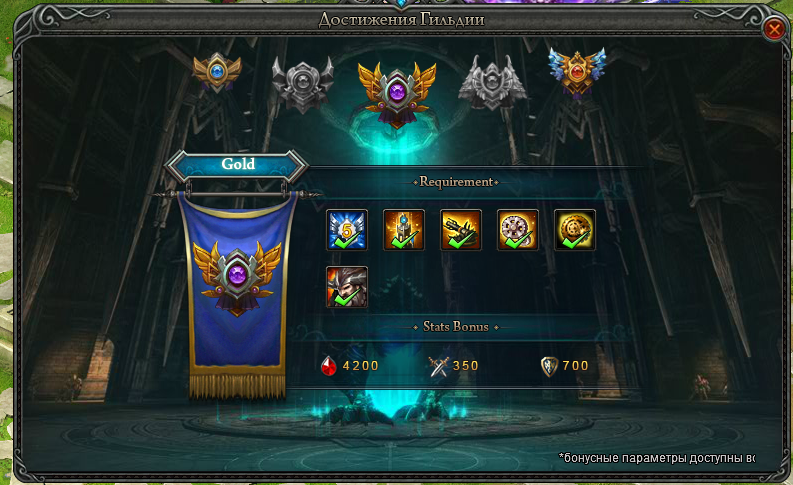Inspect the tower requirement icon
This screenshot has height=485, width=793.
tap(404, 230)
